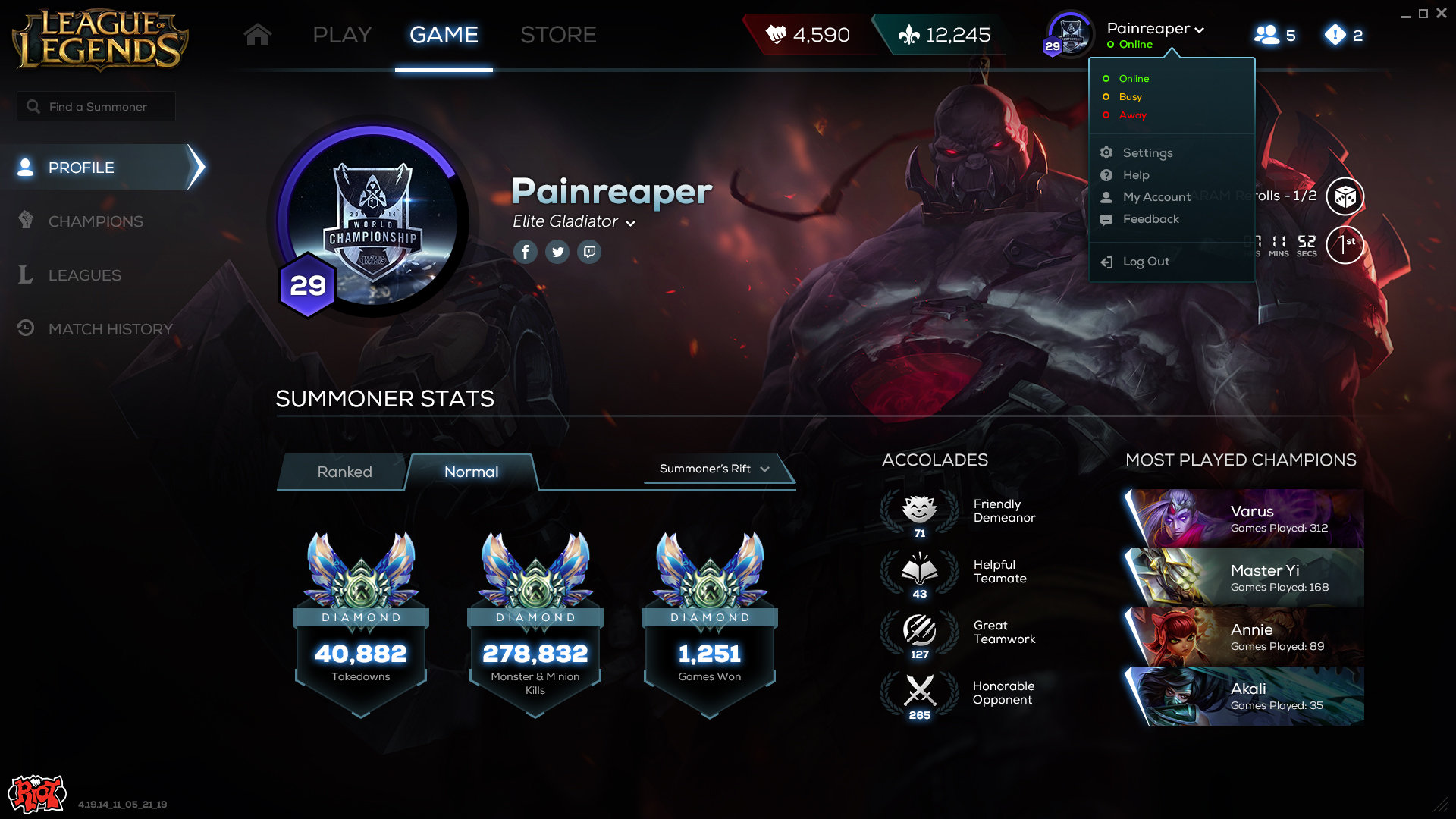This screenshot has width=1456, height=819.
Task: Switch to the Ranked stats tab
Action: (x=344, y=472)
